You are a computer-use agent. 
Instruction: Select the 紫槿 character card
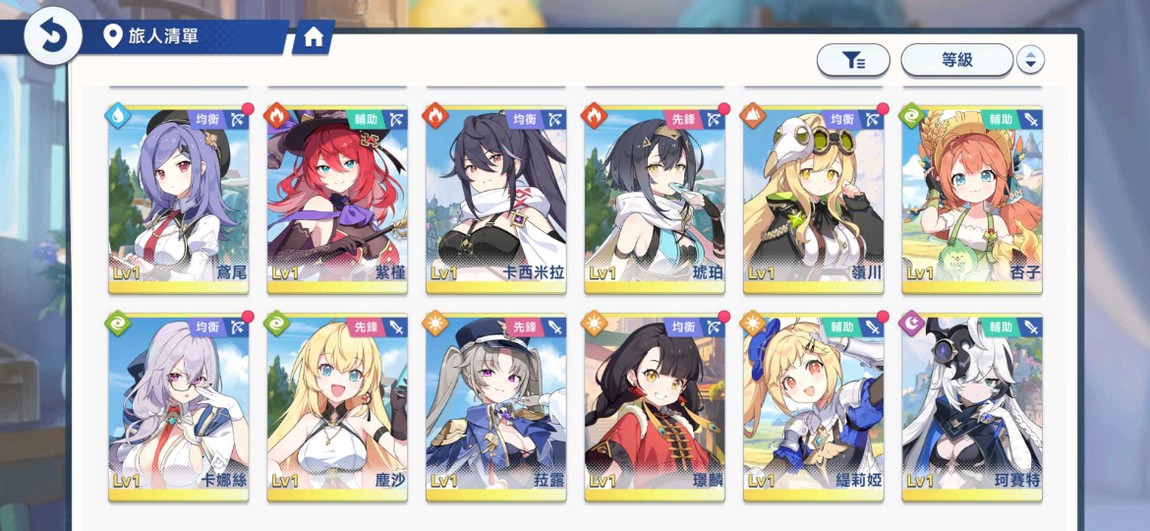pos(337,198)
